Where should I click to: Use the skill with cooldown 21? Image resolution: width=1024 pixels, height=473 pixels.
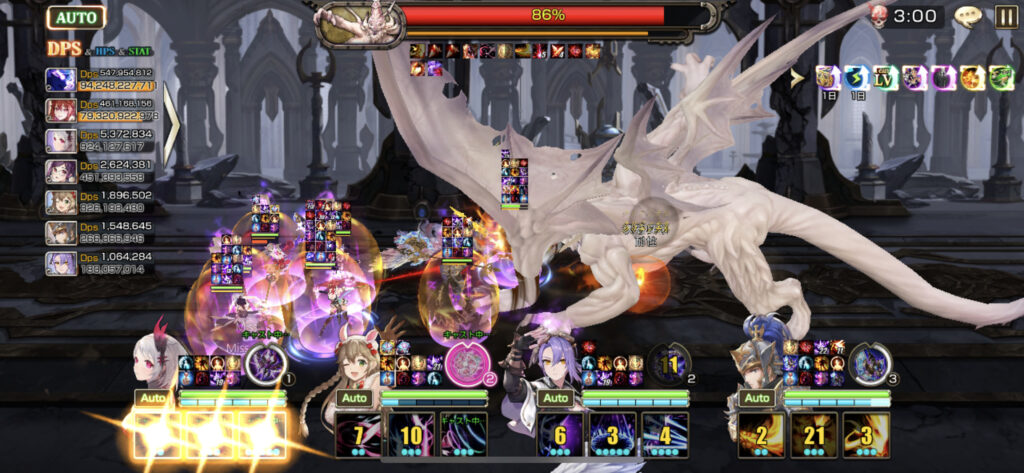coord(814,435)
